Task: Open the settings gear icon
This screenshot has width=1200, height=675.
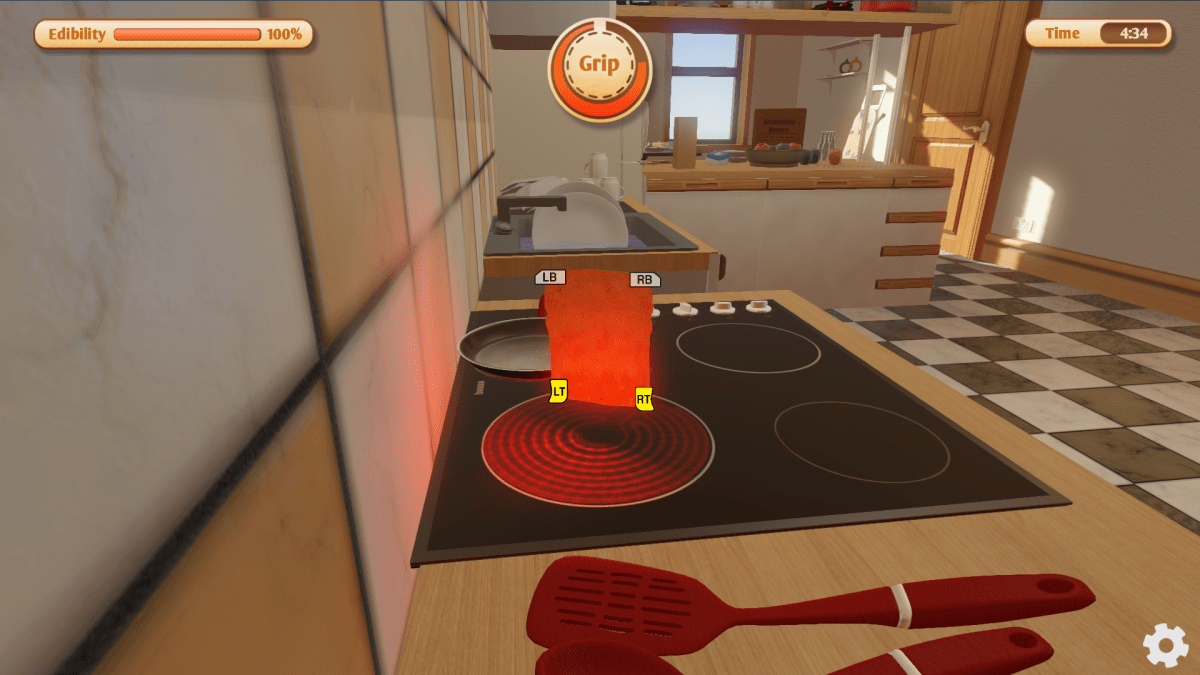Action: tap(1165, 645)
